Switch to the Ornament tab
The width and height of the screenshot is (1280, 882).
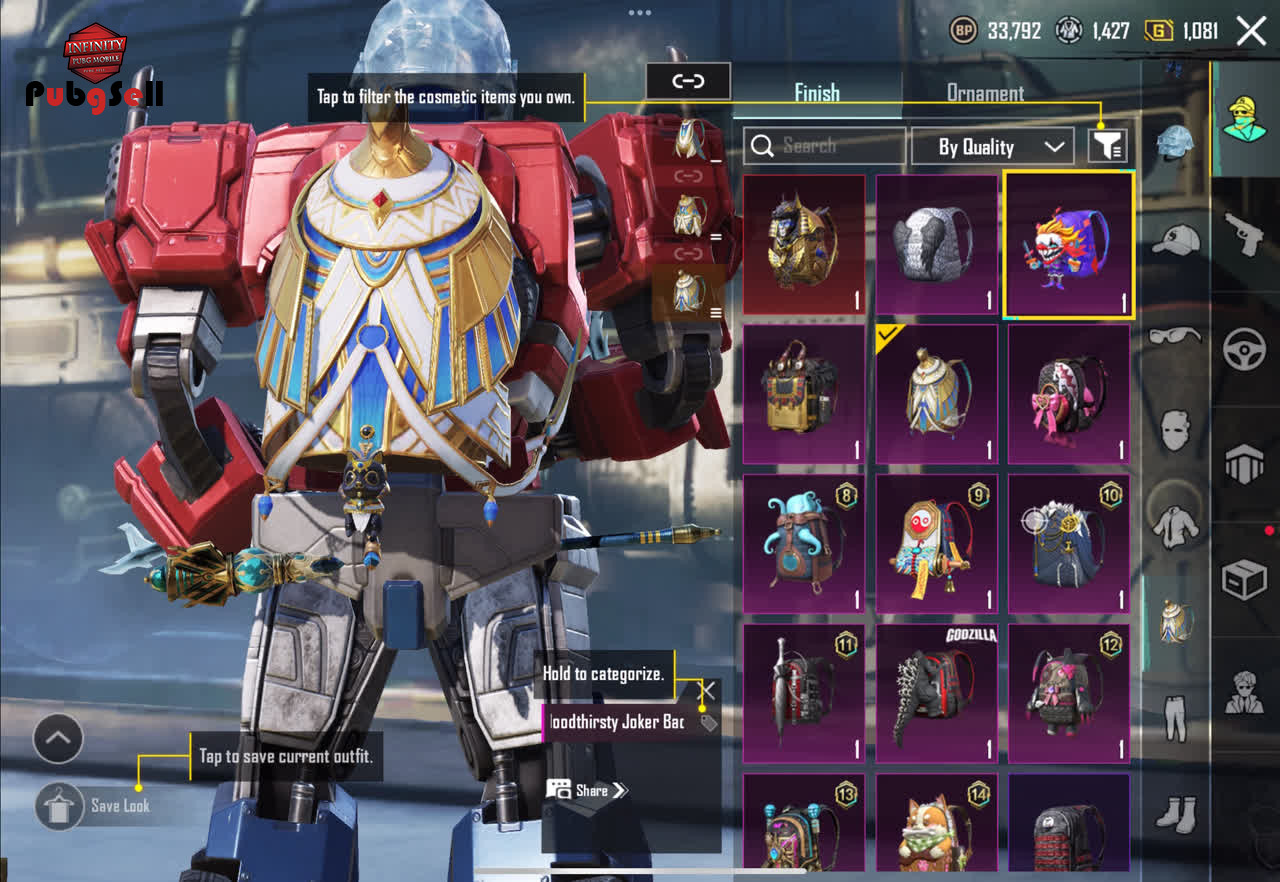[985, 93]
